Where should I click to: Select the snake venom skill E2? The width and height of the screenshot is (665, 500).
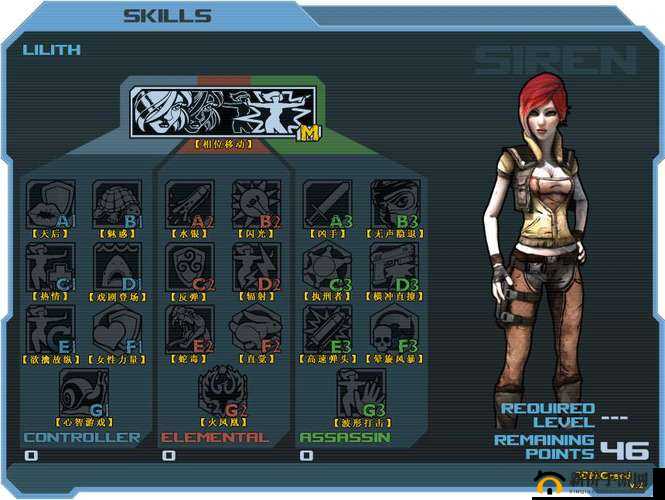click(189, 329)
